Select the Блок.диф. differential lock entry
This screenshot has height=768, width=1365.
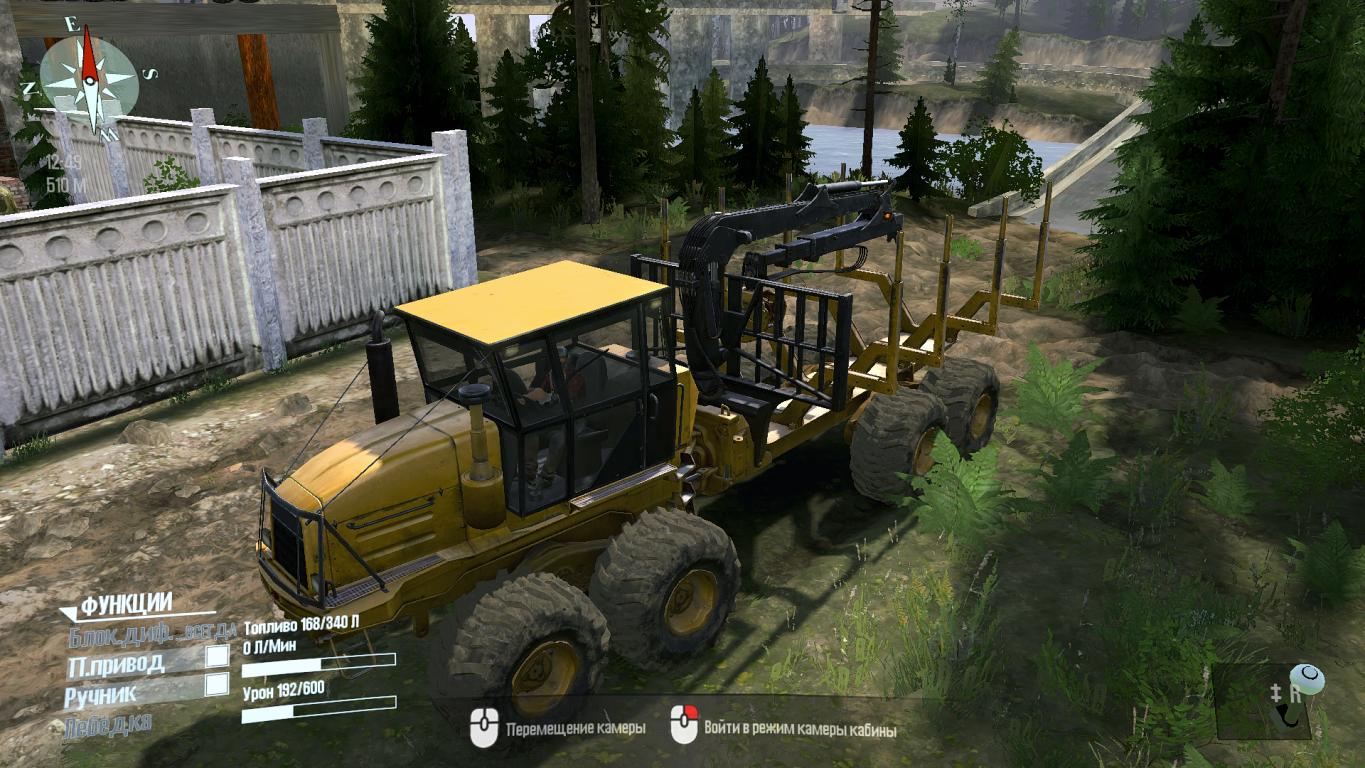(x=152, y=633)
